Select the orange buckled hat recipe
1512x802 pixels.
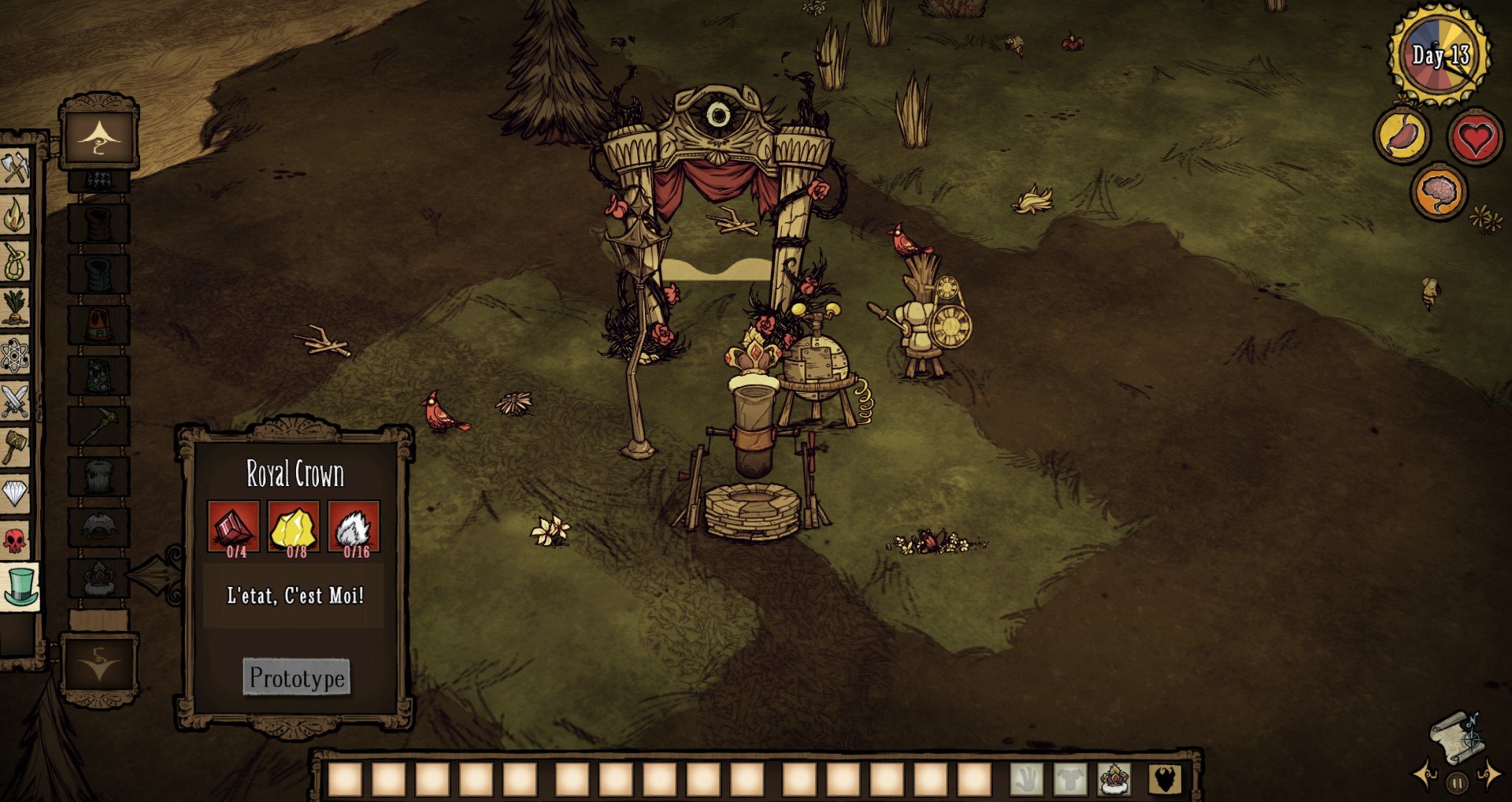pos(99,325)
